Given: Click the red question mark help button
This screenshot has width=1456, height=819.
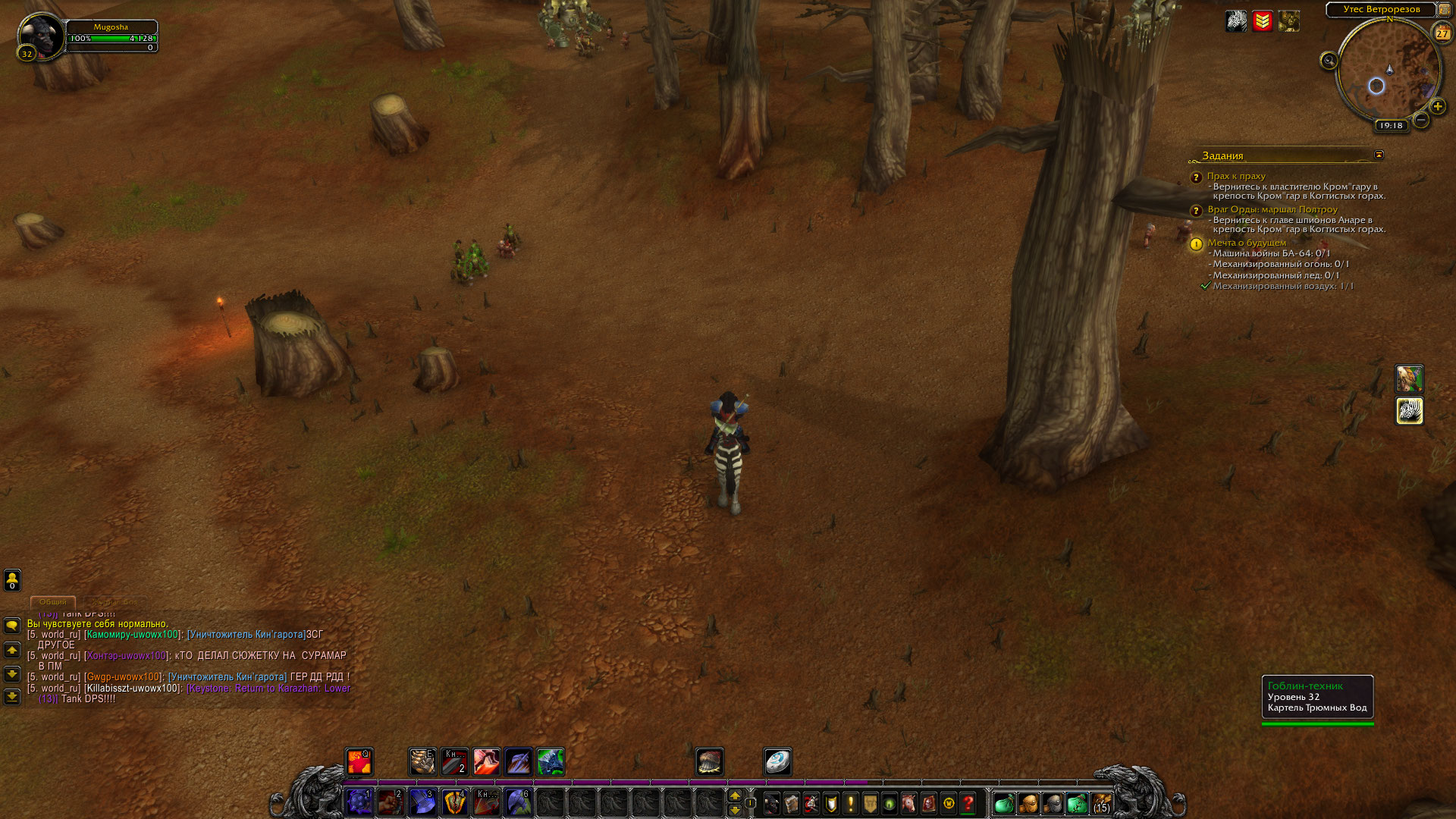Looking at the screenshot, I should [x=968, y=803].
